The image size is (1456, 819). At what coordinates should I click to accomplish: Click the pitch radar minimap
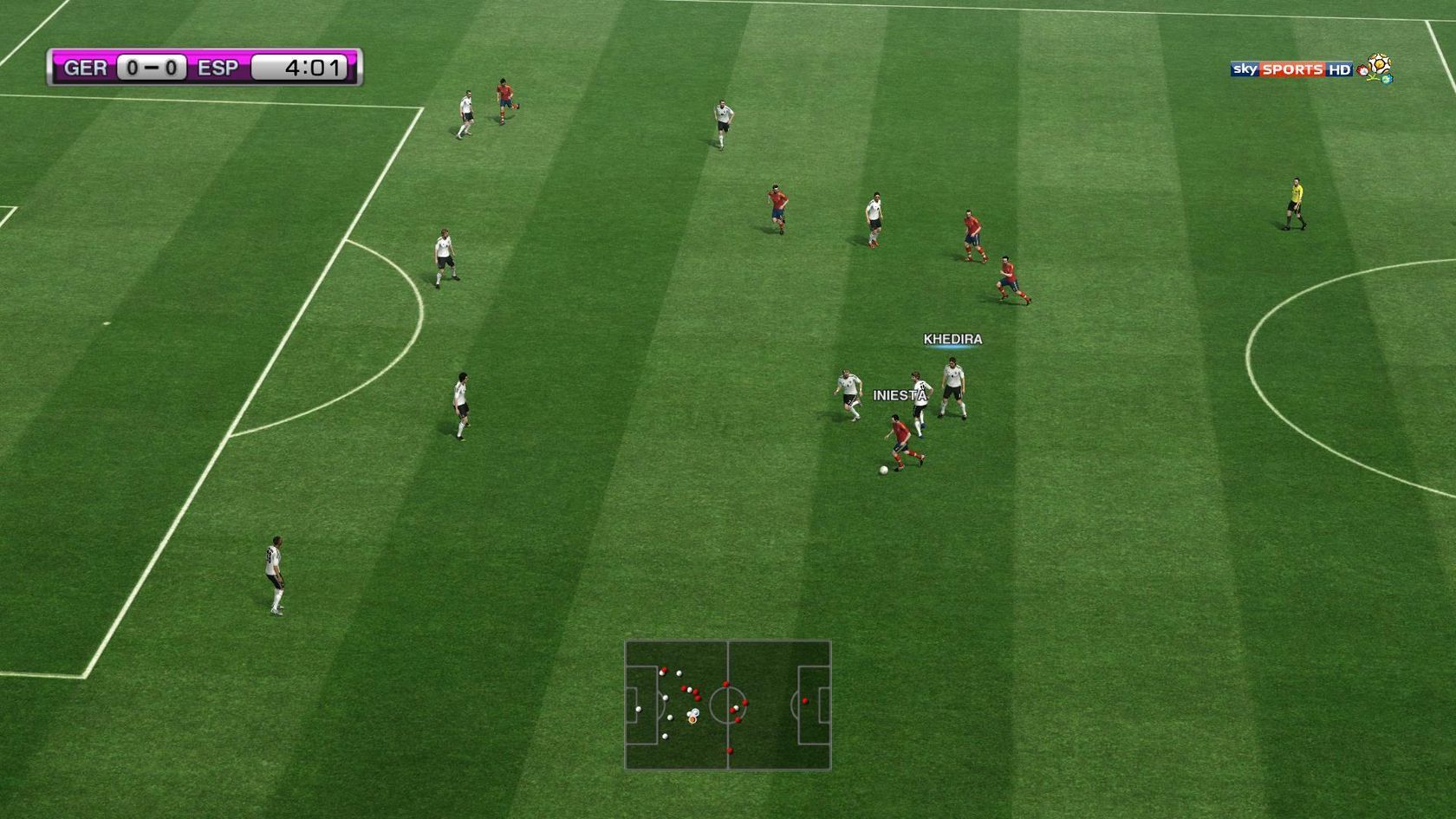[727, 705]
